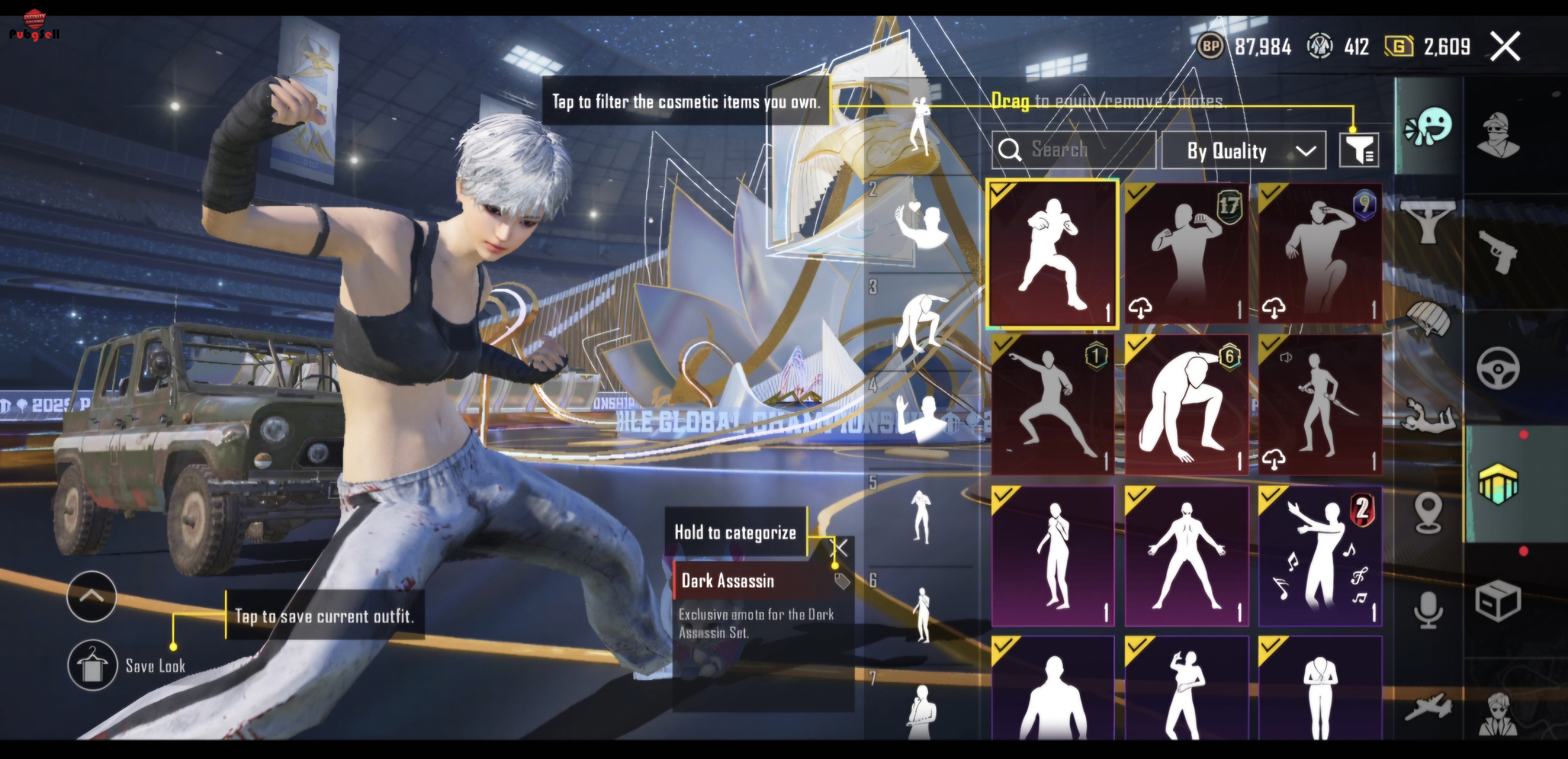The height and width of the screenshot is (759, 1568).
Task: Pick the crouching emote tile with badge 6
Action: (x=1186, y=405)
